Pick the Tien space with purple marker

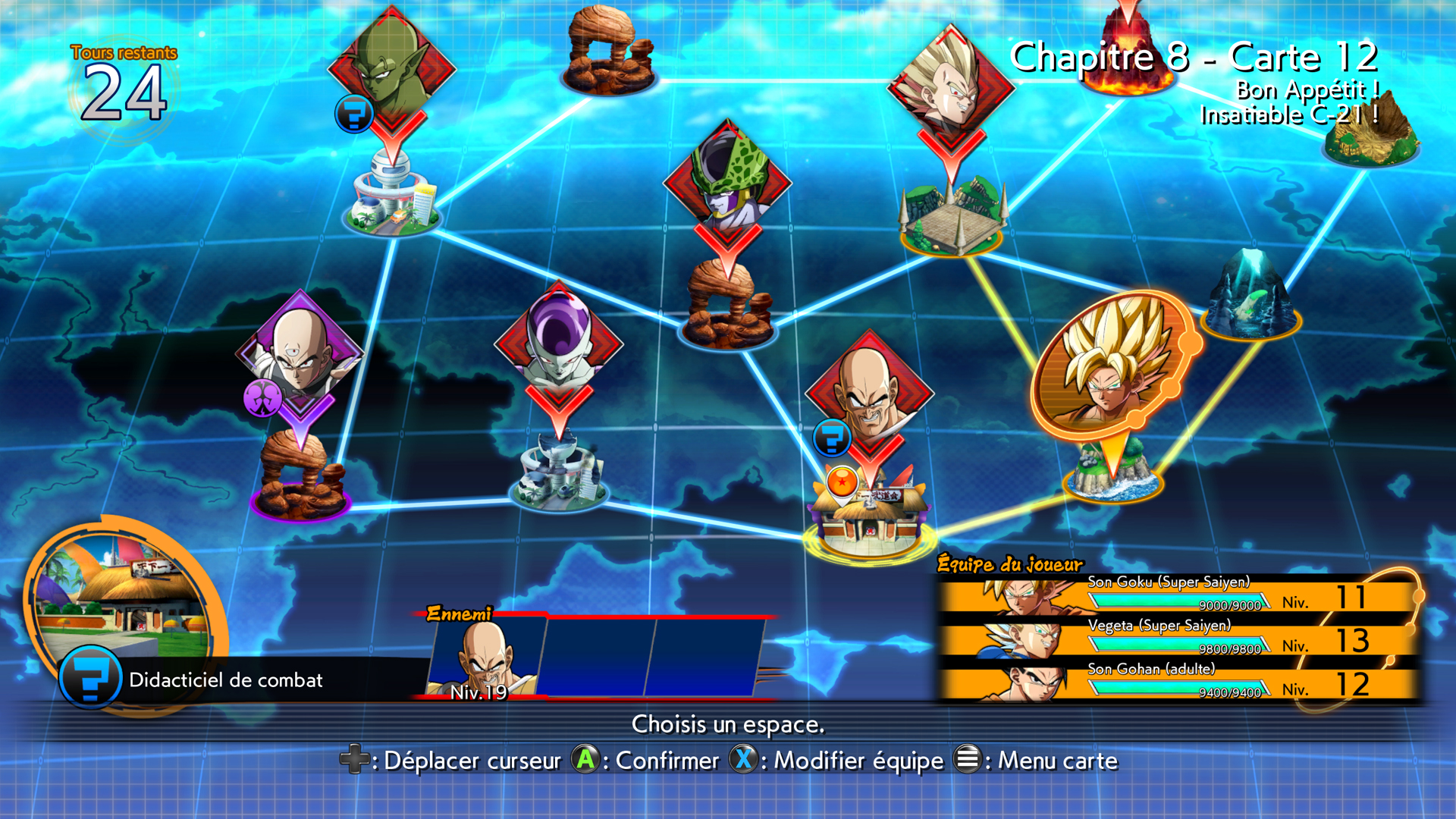300,353
